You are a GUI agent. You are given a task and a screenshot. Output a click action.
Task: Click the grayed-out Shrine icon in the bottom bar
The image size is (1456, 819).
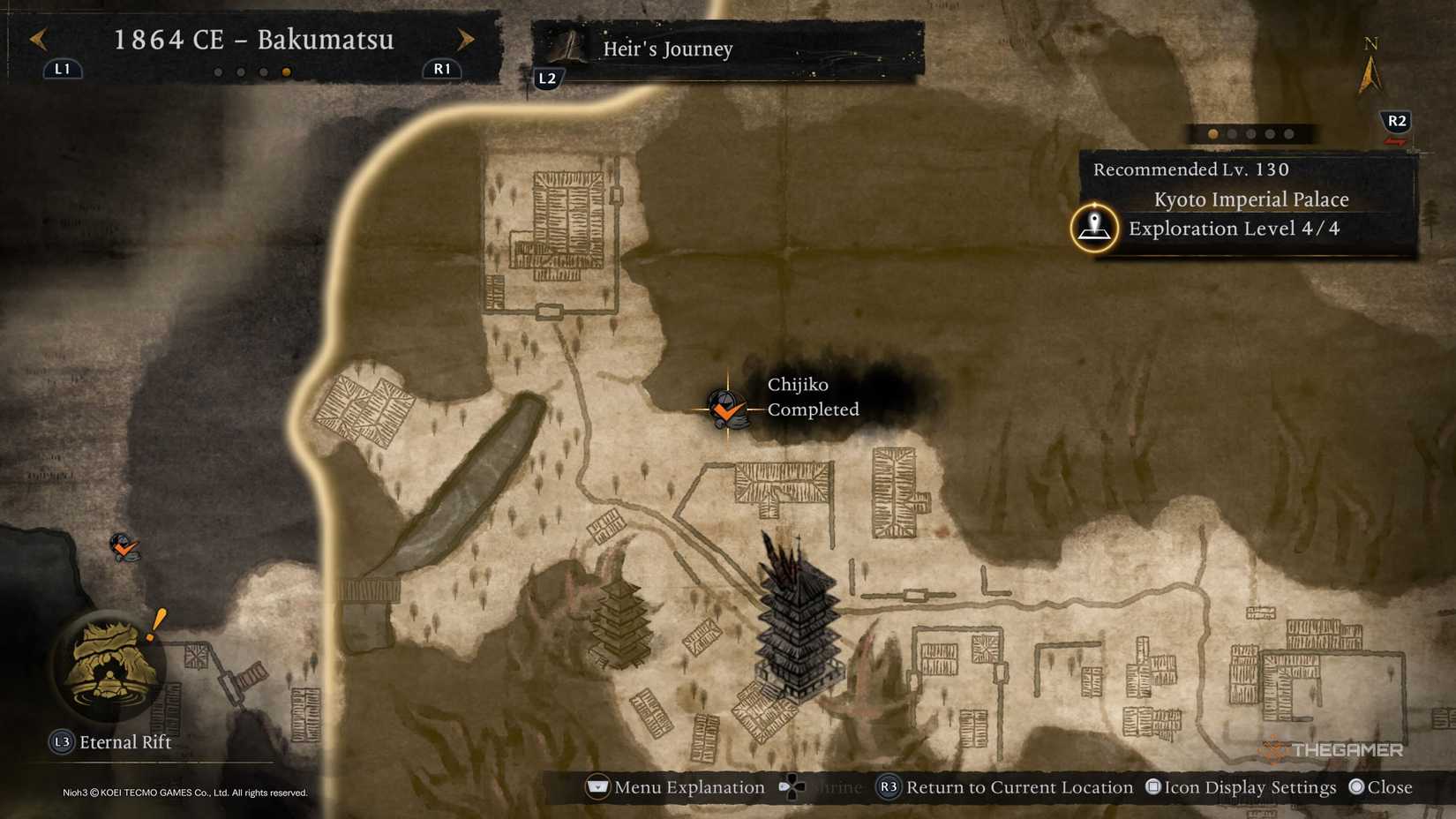(792, 786)
